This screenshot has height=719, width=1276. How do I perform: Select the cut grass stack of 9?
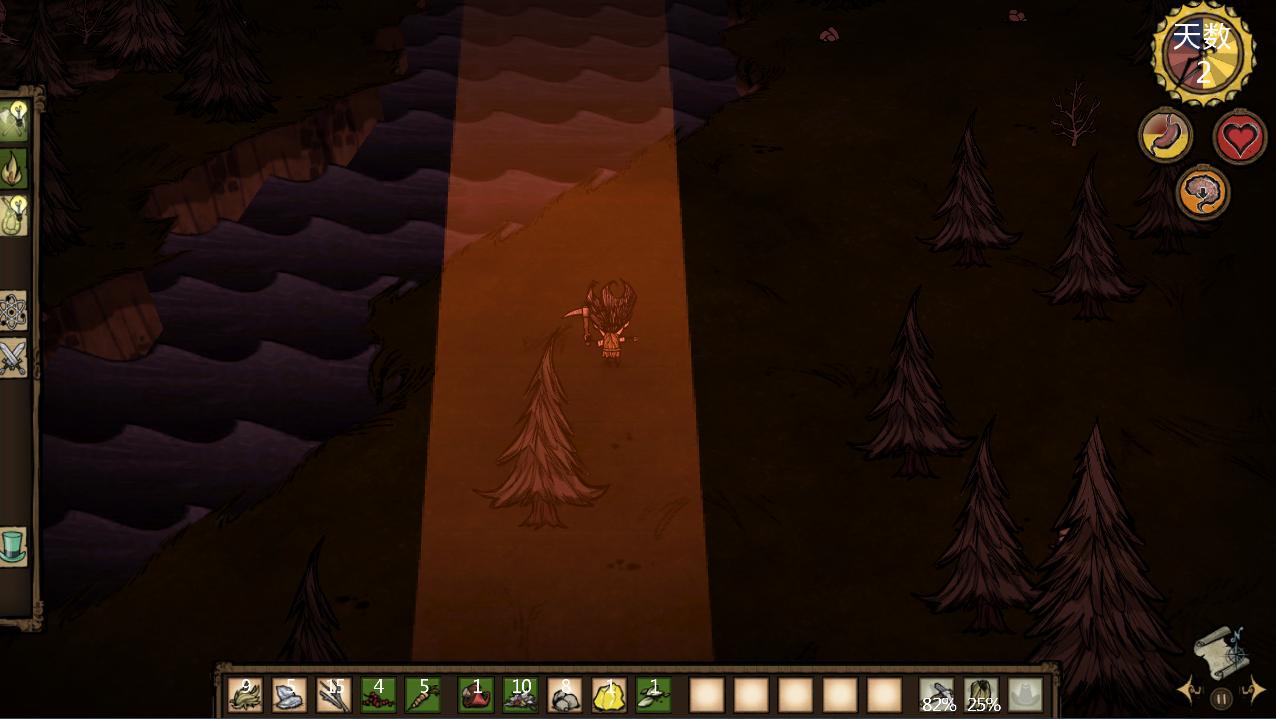[245, 694]
